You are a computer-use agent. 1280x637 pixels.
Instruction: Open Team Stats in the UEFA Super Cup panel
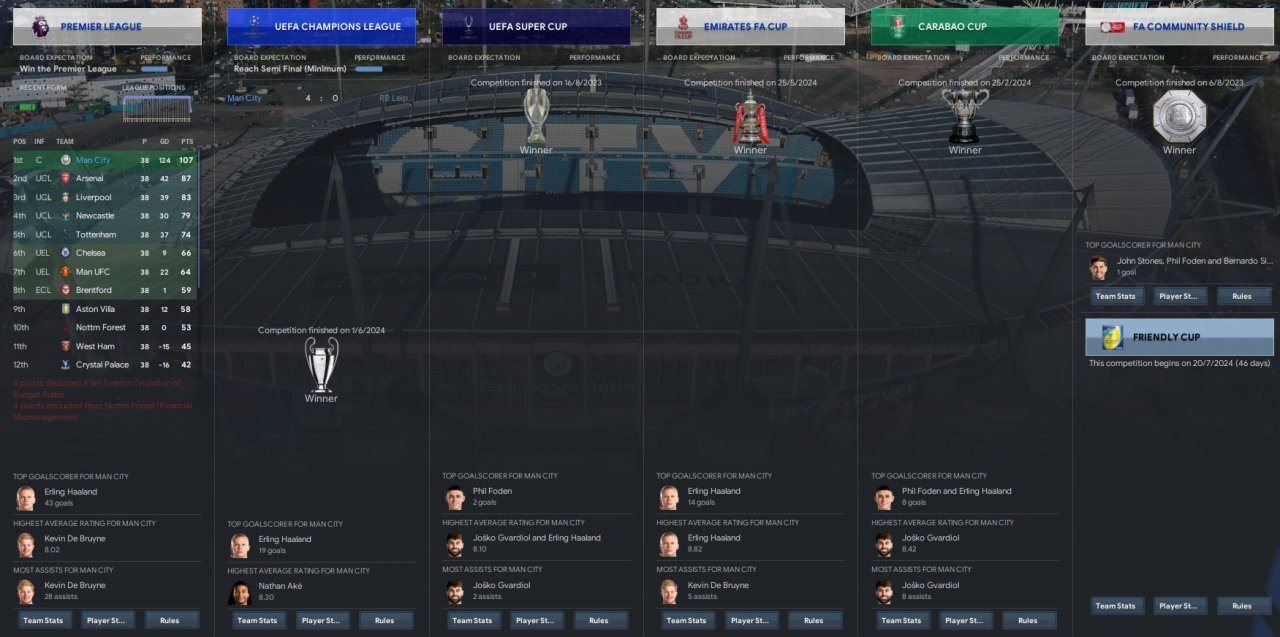pos(472,620)
